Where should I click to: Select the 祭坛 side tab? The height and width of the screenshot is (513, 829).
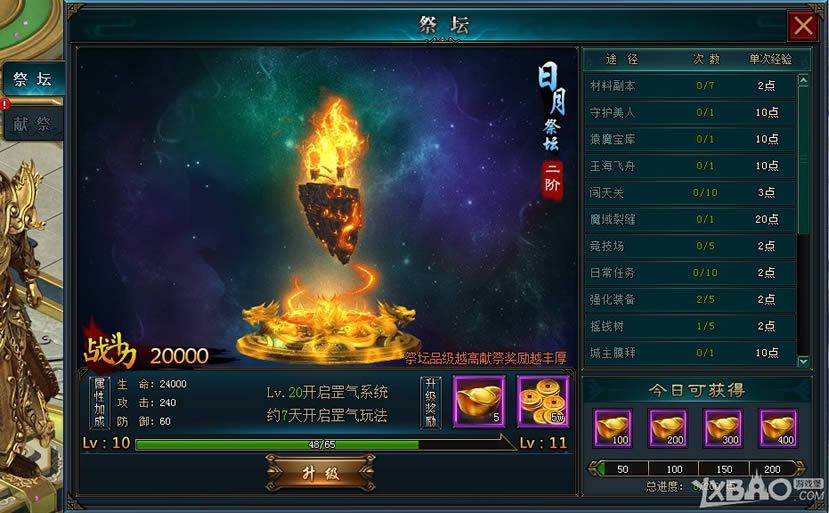tap(32, 79)
